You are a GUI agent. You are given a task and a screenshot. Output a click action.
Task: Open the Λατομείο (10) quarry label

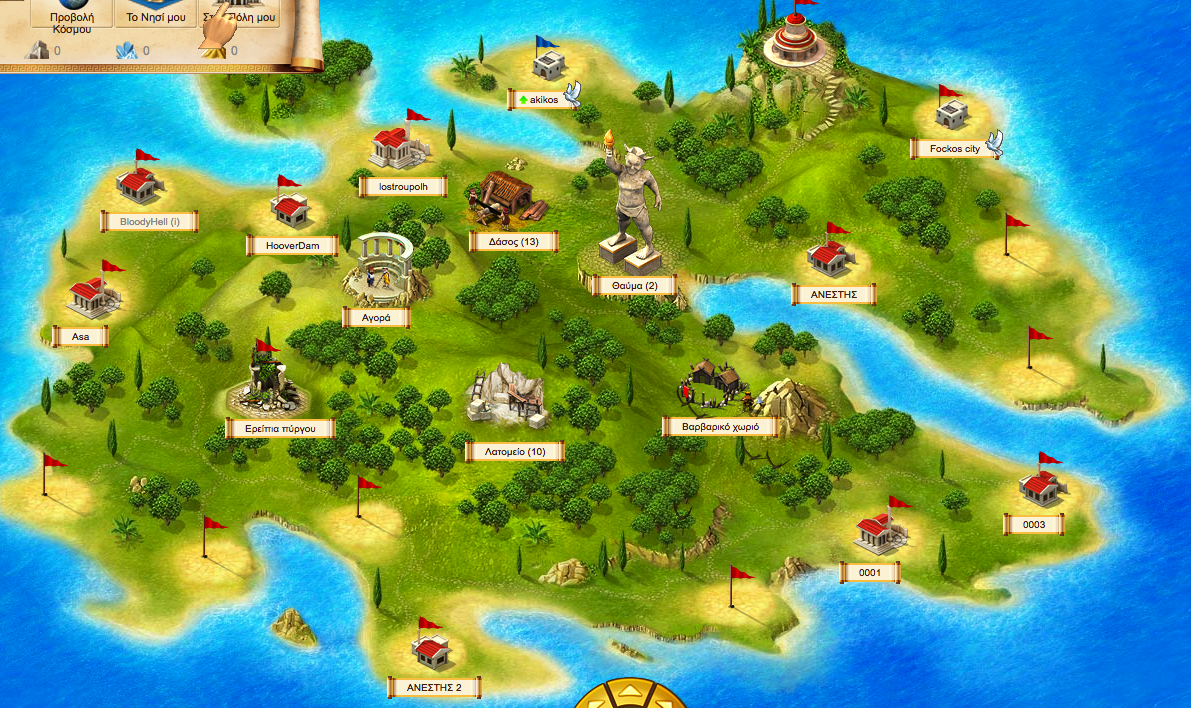(x=515, y=452)
